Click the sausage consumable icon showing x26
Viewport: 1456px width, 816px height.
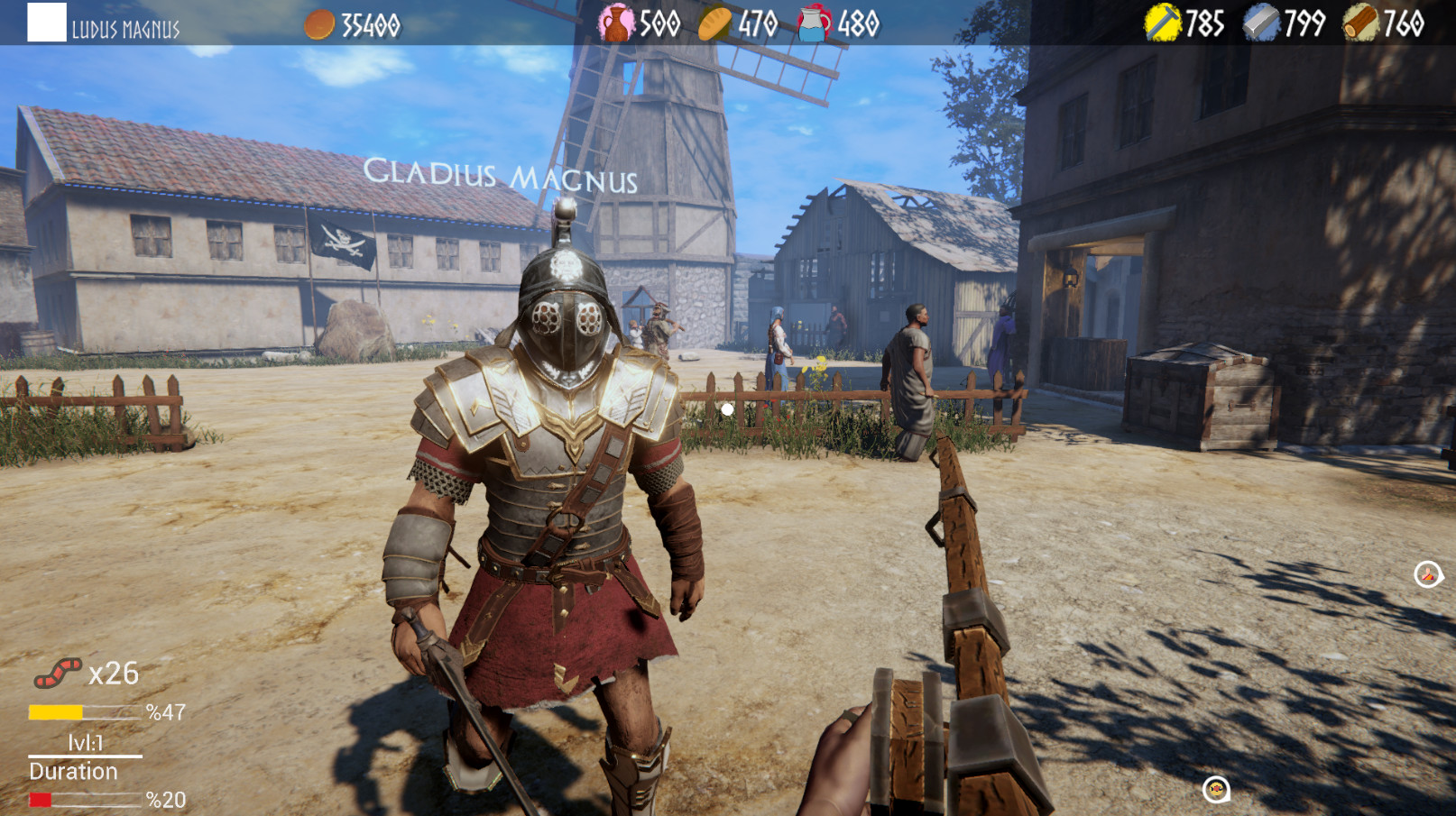60,673
